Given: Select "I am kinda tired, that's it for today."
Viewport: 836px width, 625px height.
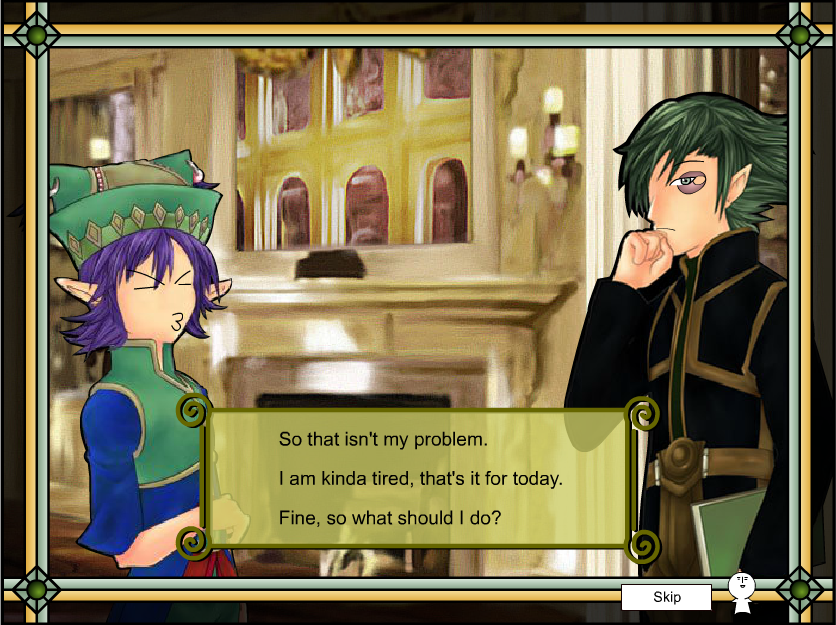Looking at the screenshot, I should 420,479.
